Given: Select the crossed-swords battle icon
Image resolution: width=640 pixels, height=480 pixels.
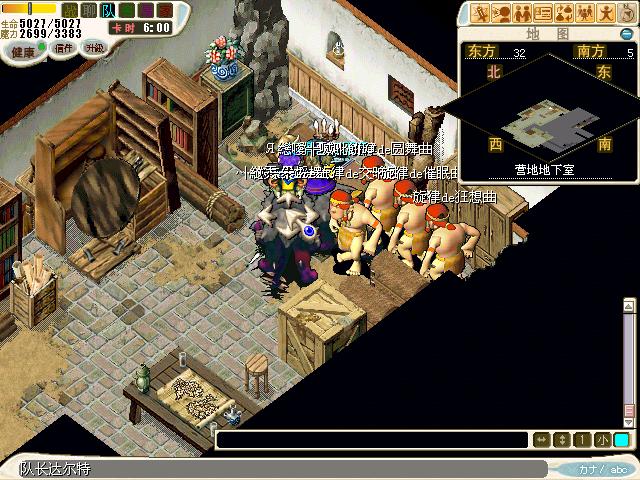Looking at the screenshot, I should click(x=481, y=13).
